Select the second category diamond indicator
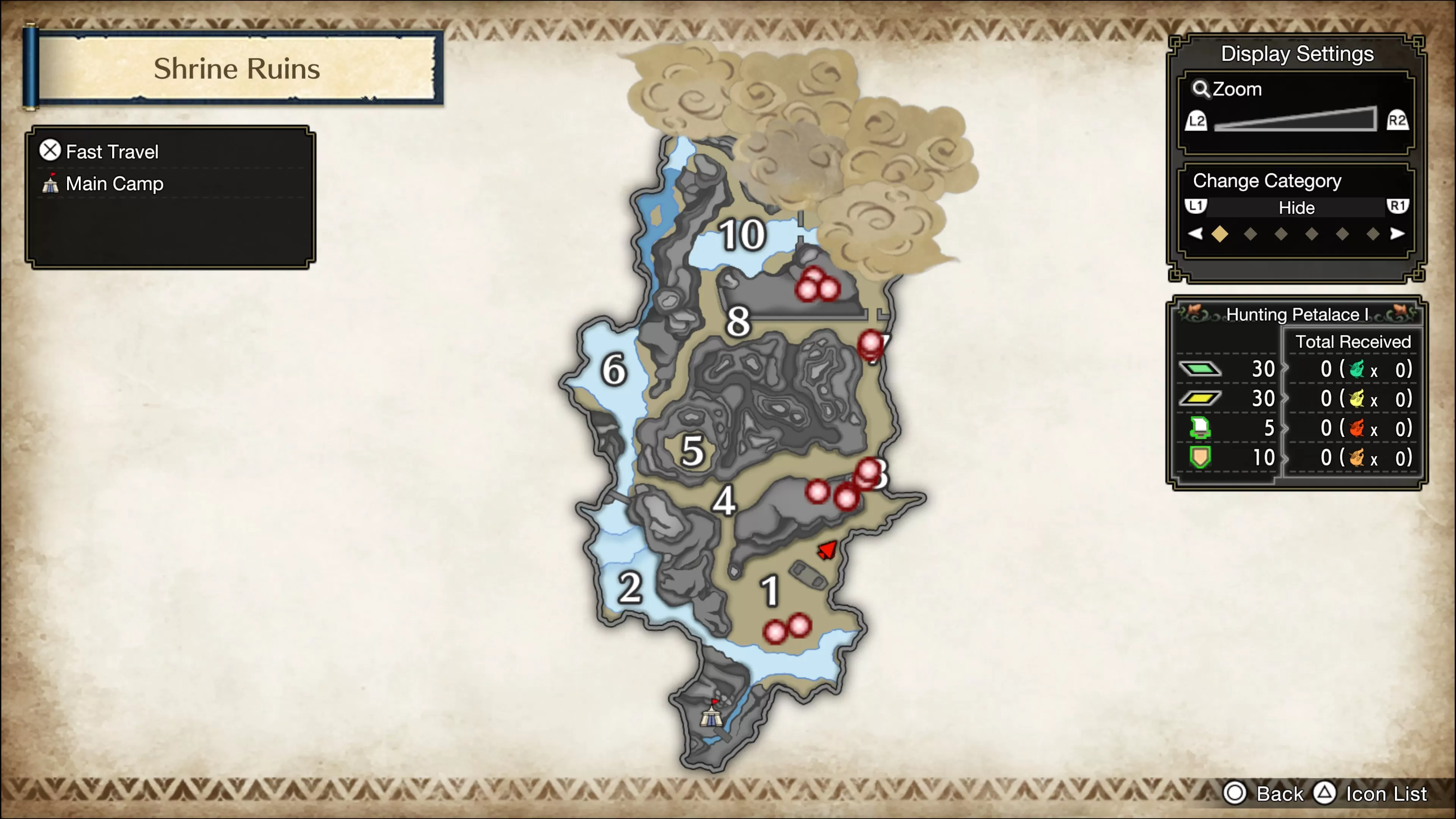Viewport: 1456px width, 819px height. [1250, 234]
